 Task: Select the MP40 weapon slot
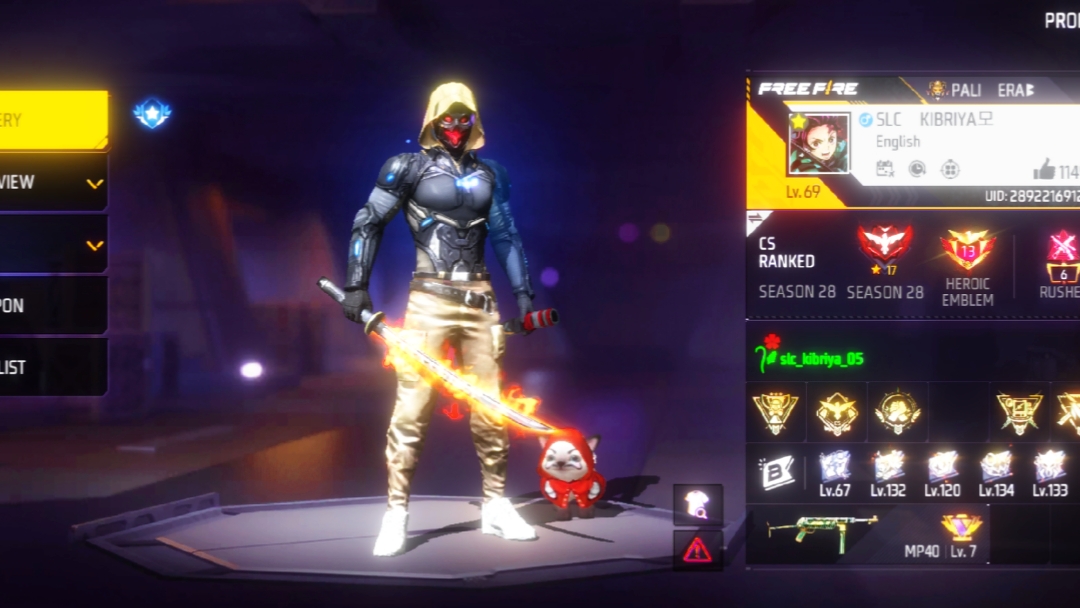coord(822,531)
